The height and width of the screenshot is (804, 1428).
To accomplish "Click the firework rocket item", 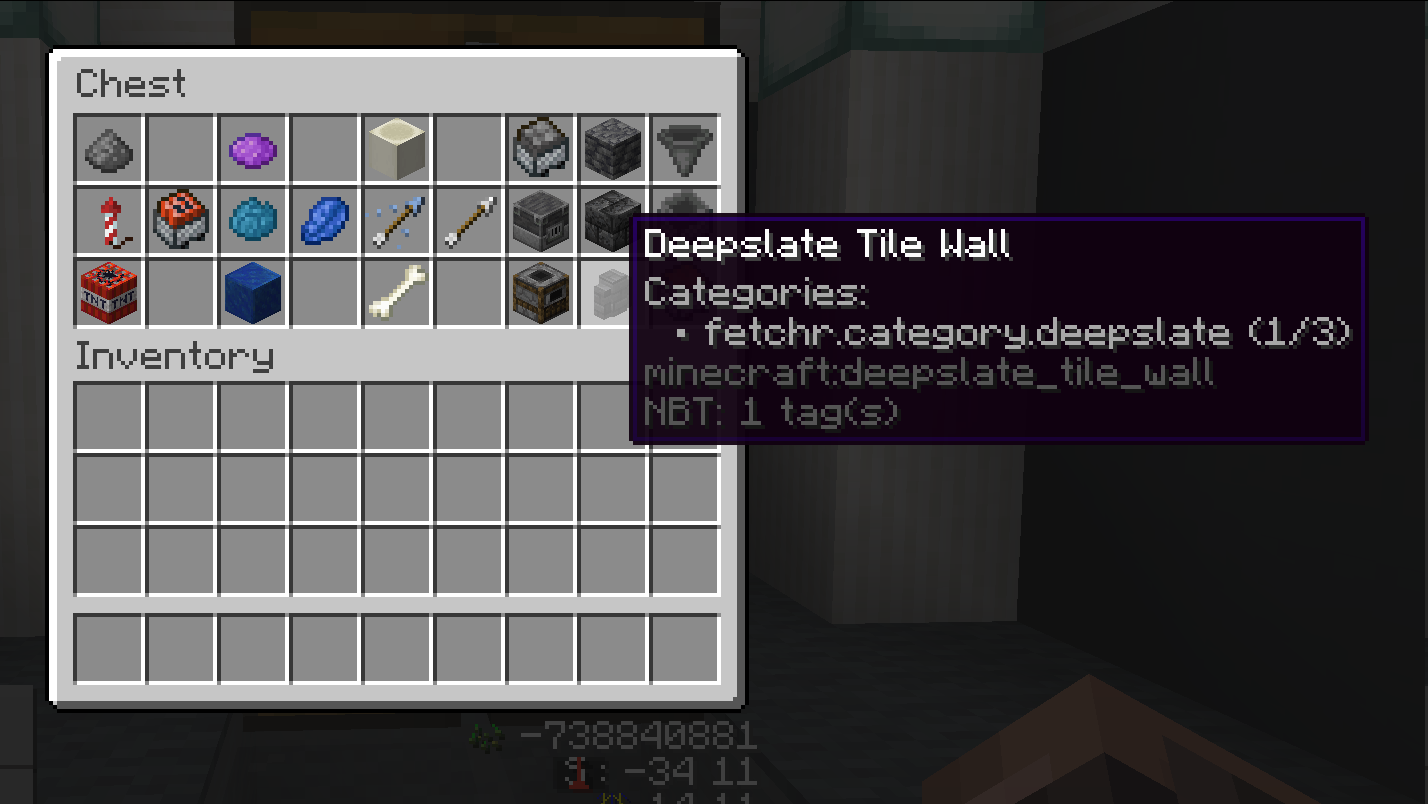I will coord(109,221).
